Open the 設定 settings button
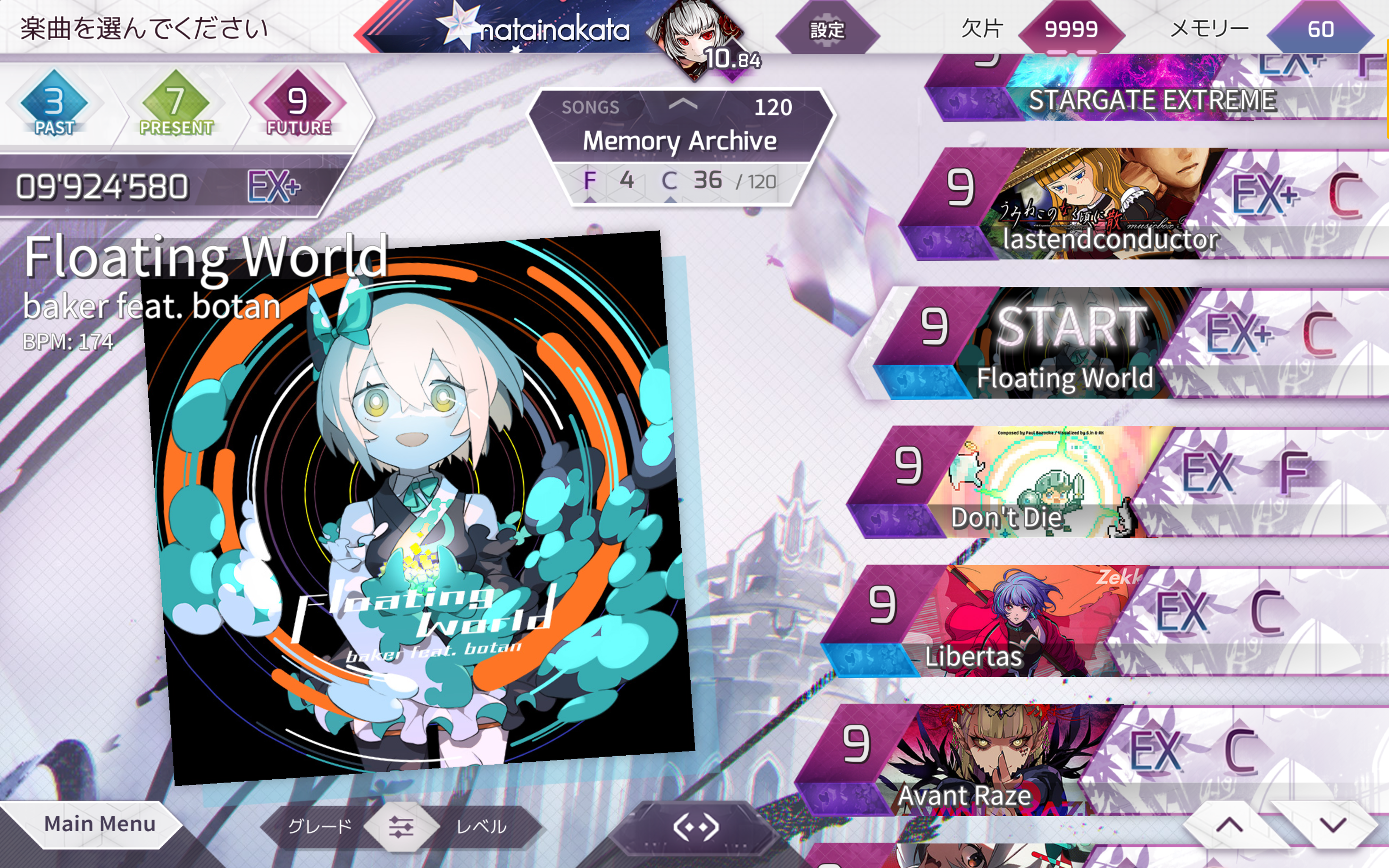Image resolution: width=1389 pixels, height=868 pixels. (x=827, y=30)
